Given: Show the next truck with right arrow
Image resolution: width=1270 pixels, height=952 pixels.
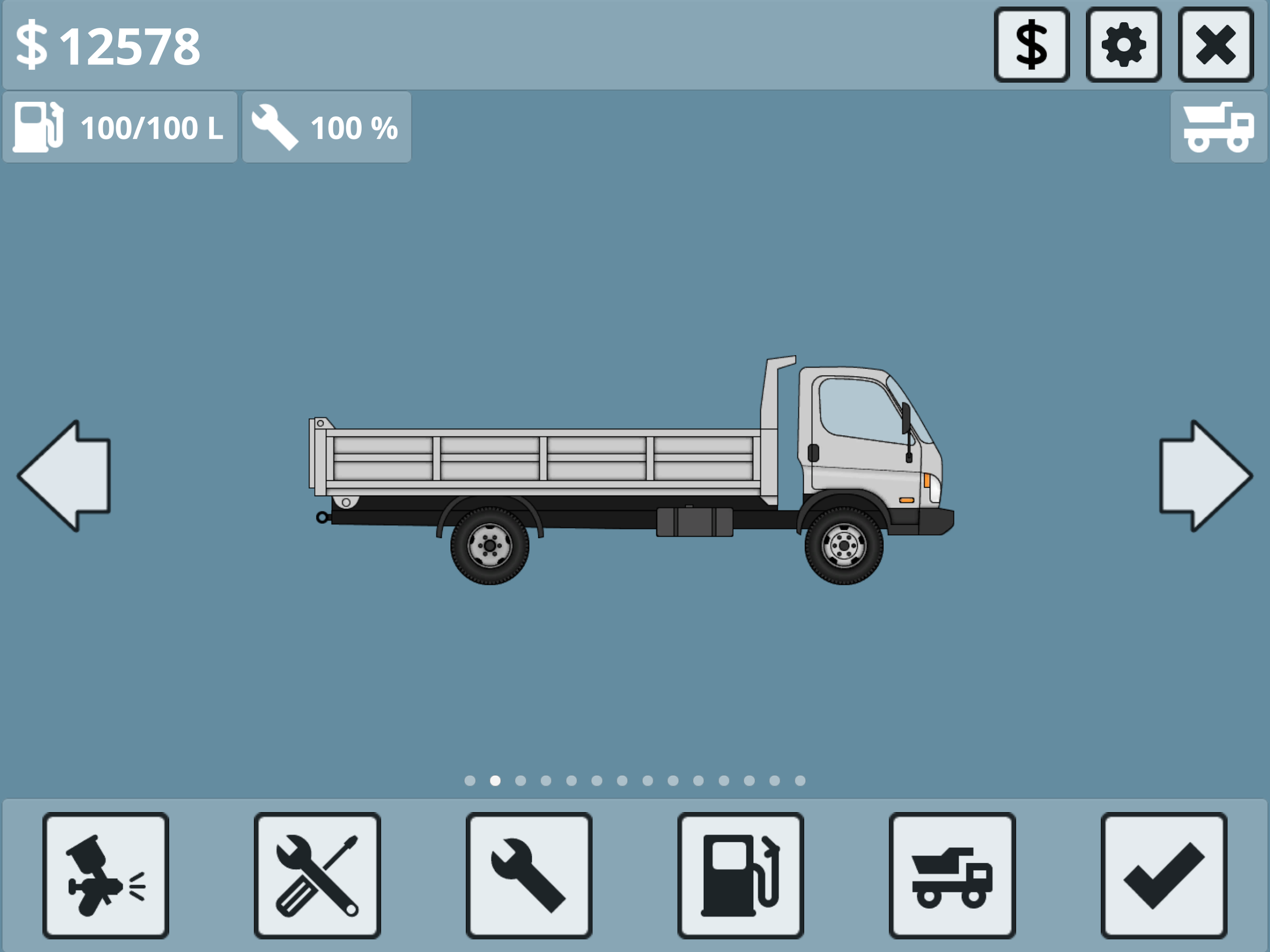Looking at the screenshot, I should tap(1205, 475).
